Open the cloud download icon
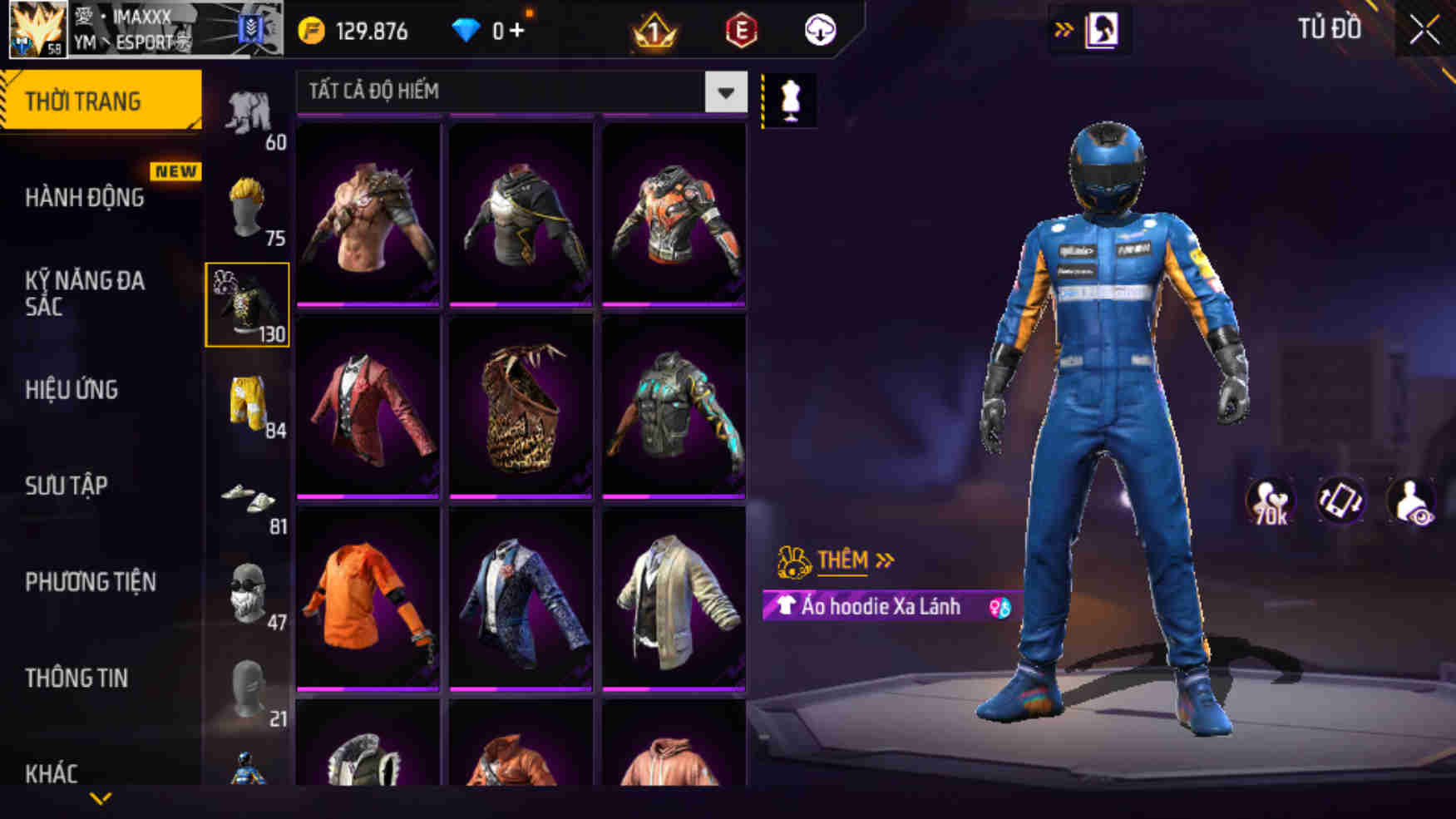1456x819 pixels. coord(819,31)
